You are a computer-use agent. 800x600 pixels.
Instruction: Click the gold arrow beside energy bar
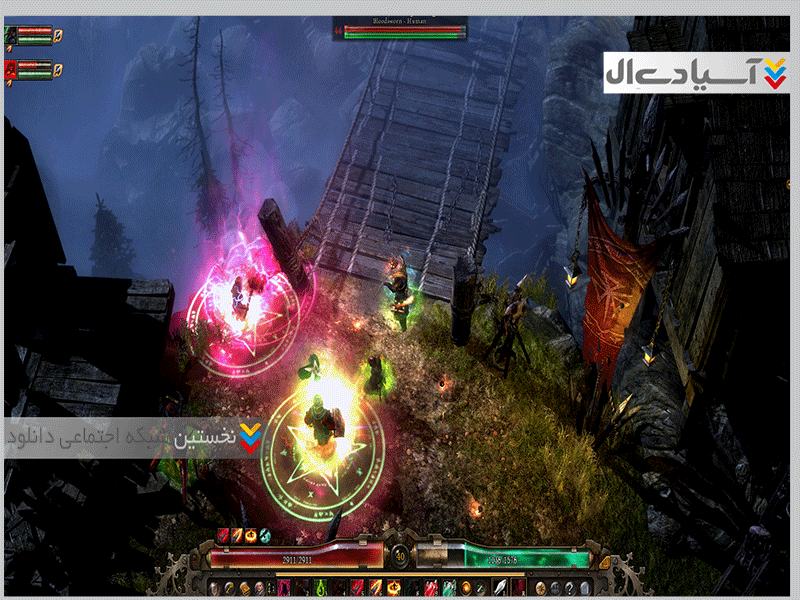click(605, 561)
